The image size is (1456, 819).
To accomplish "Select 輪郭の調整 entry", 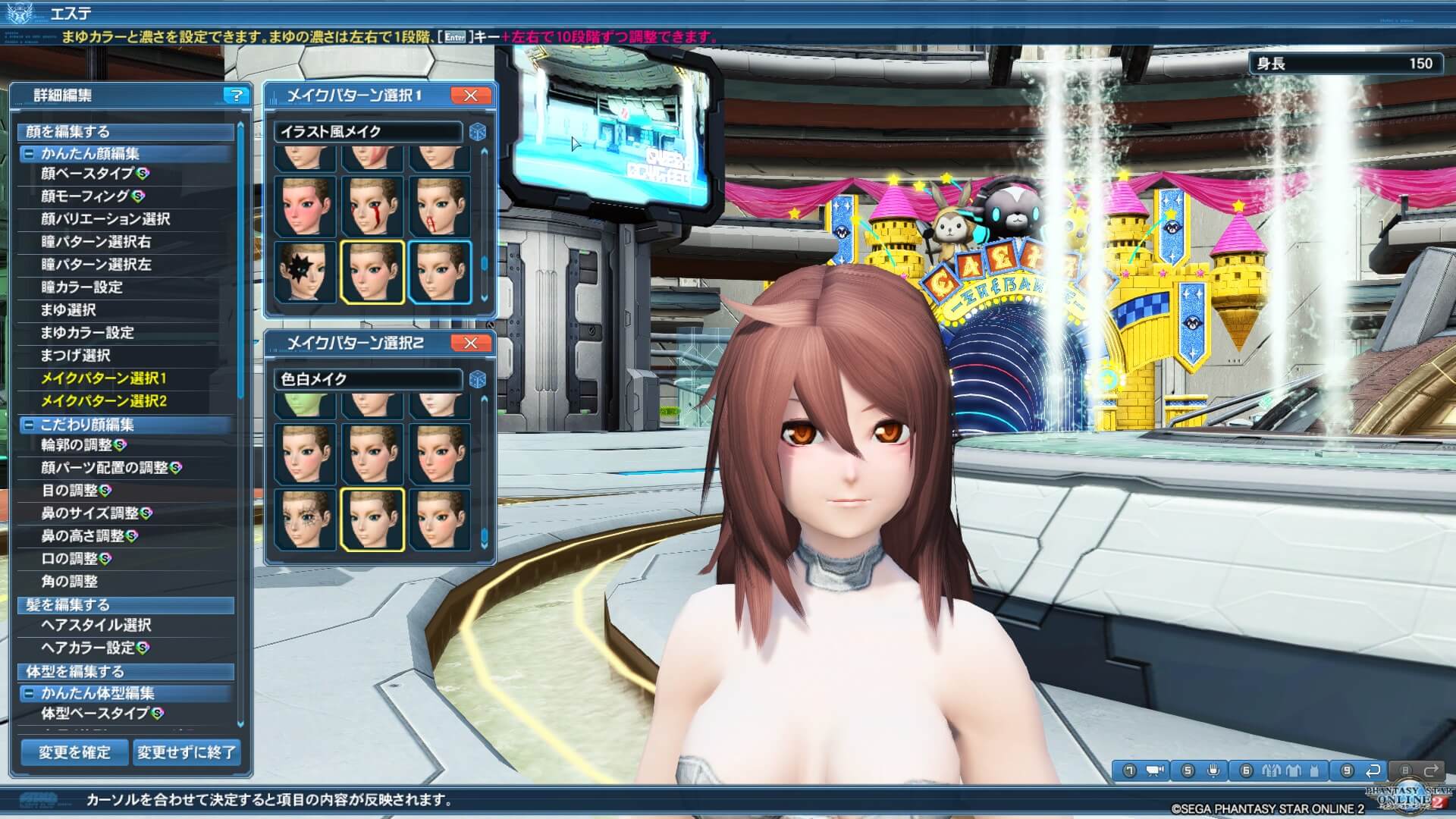I will pyautogui.click(x=76, y=445).
